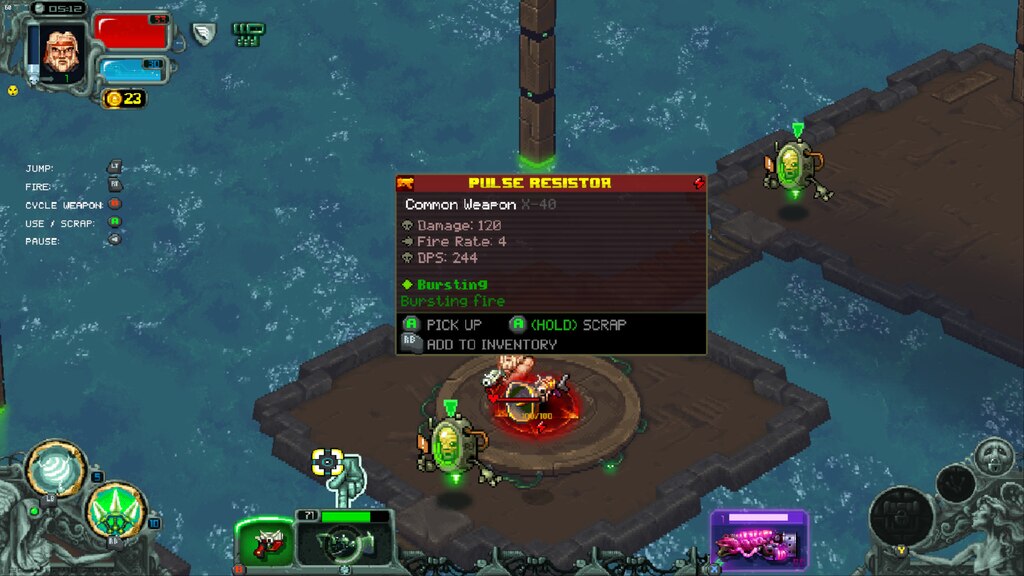This screenshot has width=1024, height=576.
Task: Activate the green spiked trap ability
Action: pyautogui.click(x=116, y=510)
